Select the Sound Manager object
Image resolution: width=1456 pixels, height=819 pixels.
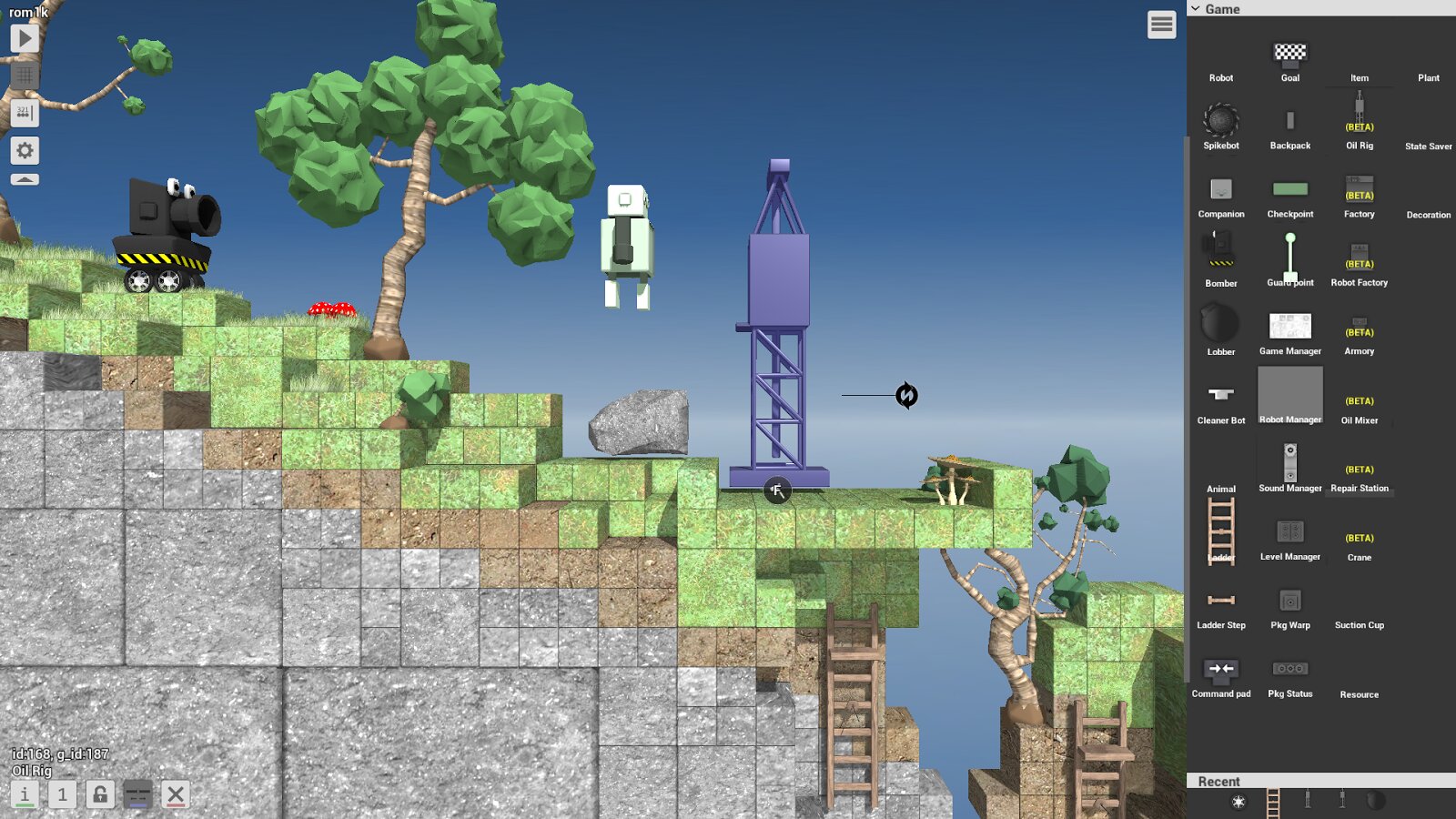1289,466
